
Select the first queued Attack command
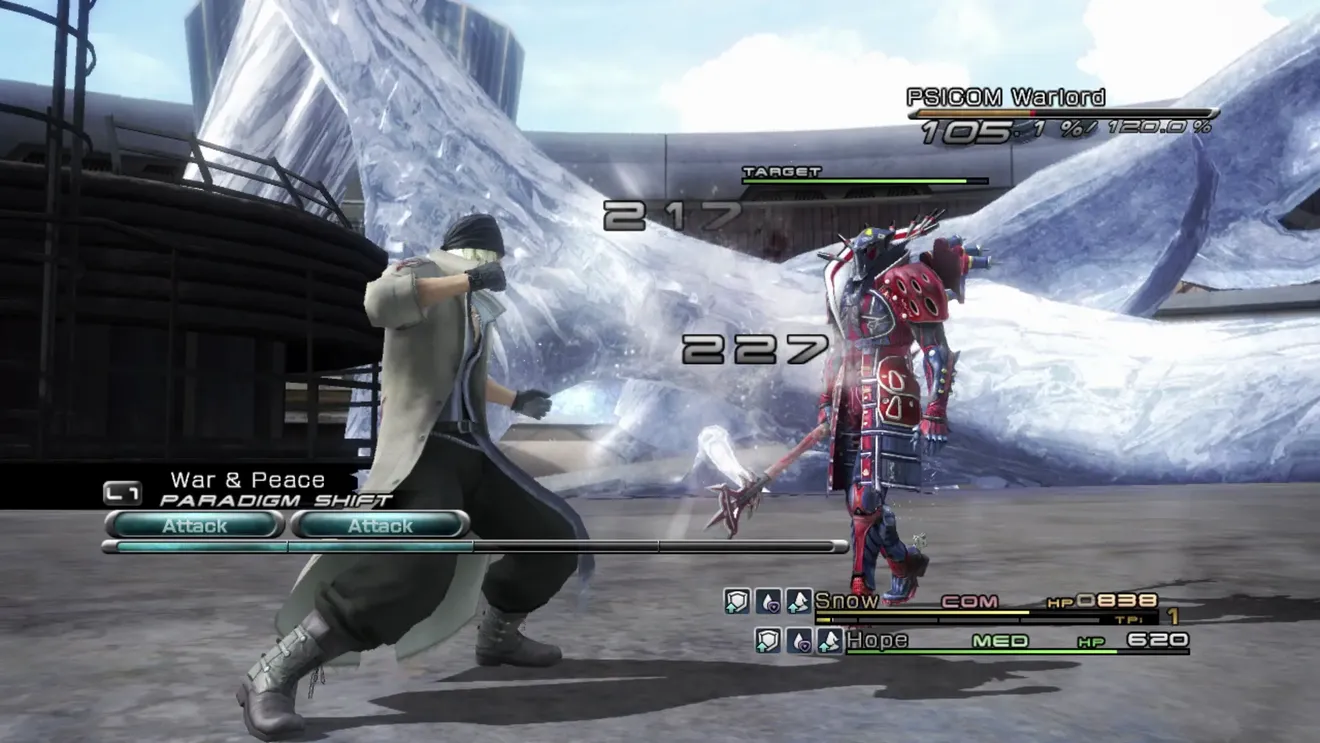click(x=195, y=525)
